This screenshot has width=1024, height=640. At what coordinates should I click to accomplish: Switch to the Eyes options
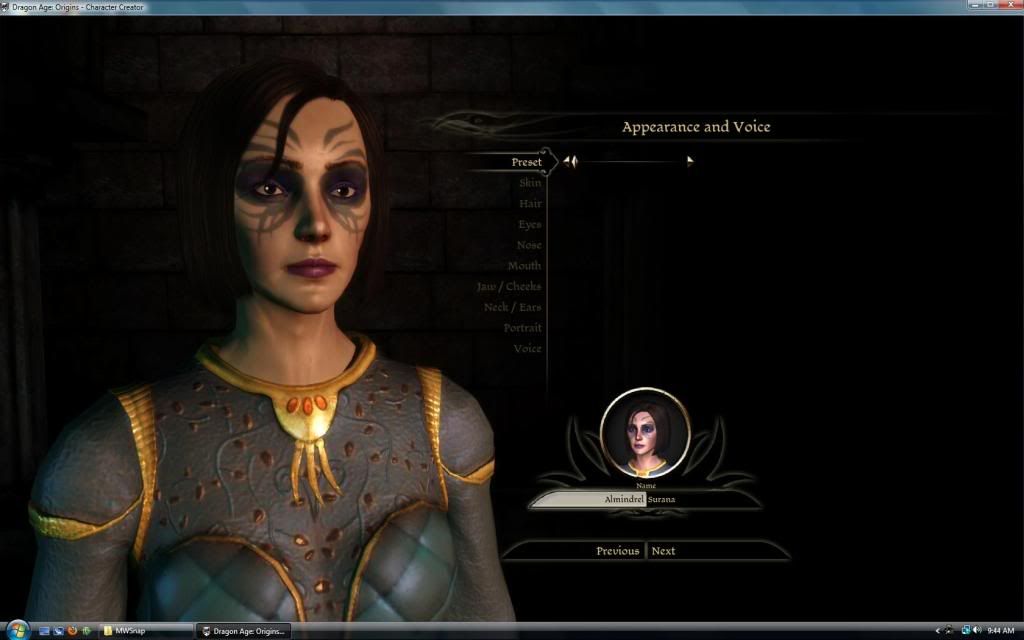529,225
